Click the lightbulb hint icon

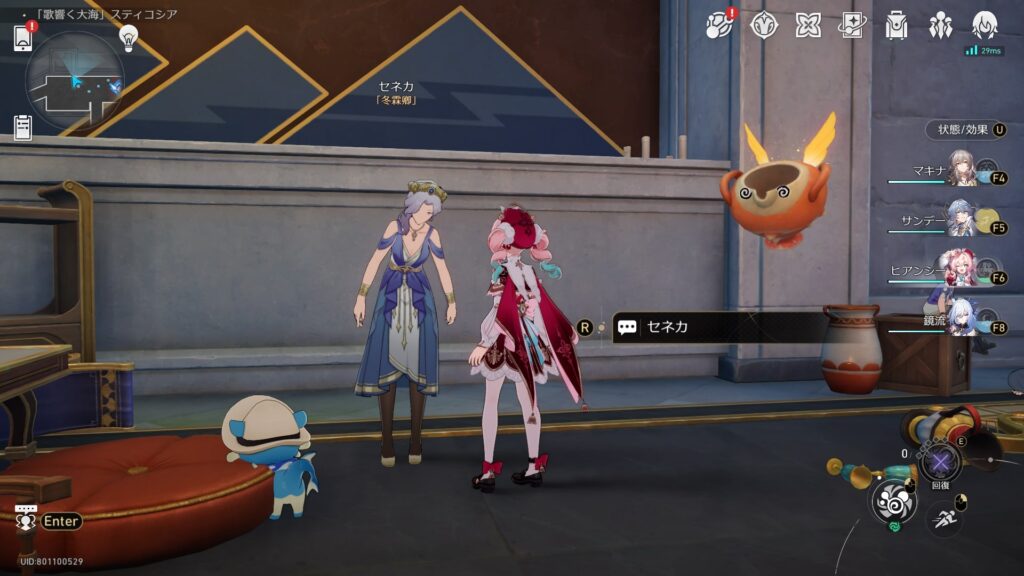pyautogui.click(x=128, y=37)
